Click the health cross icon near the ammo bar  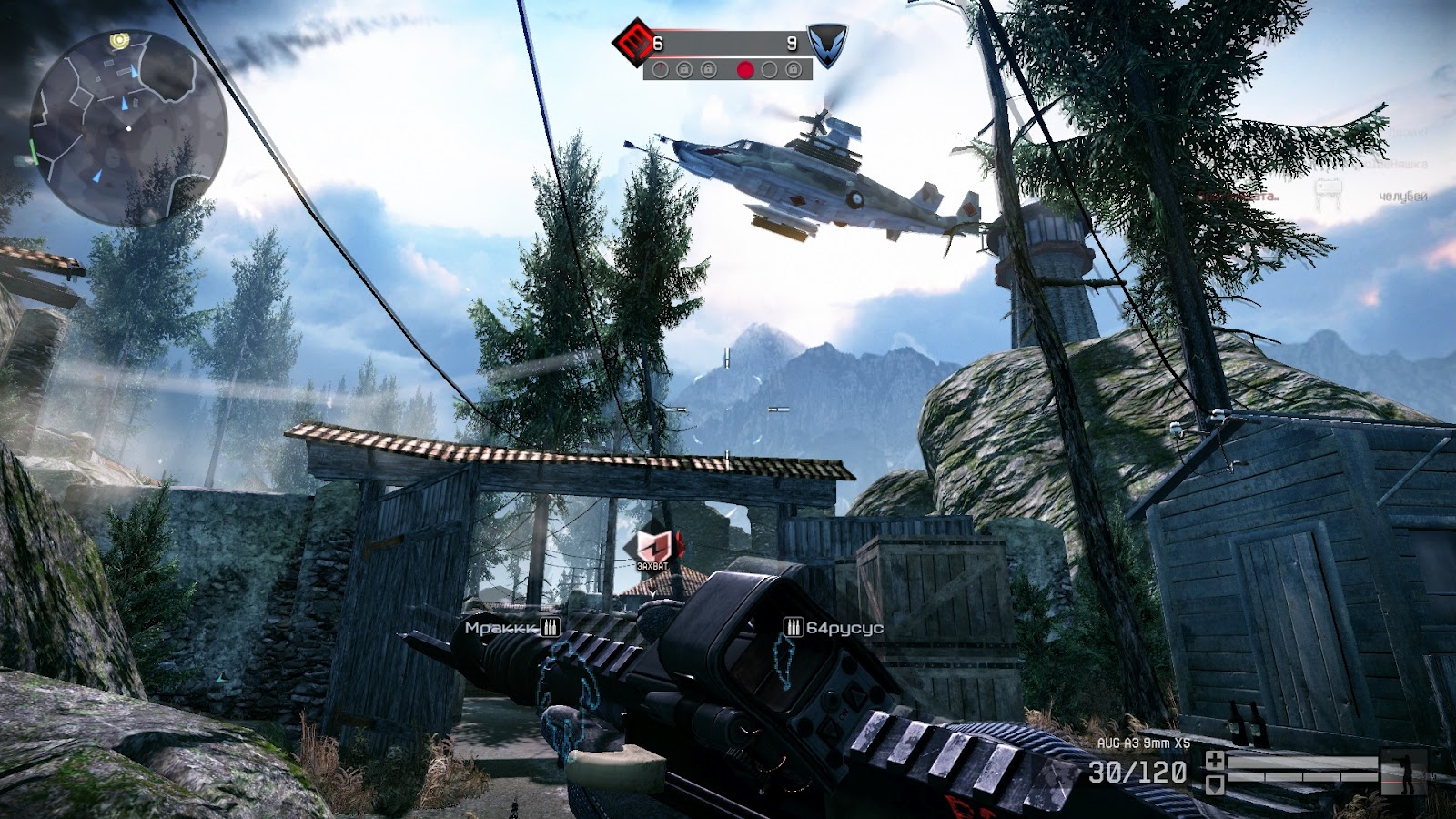pyautogui.click(x=1215, y=761)
